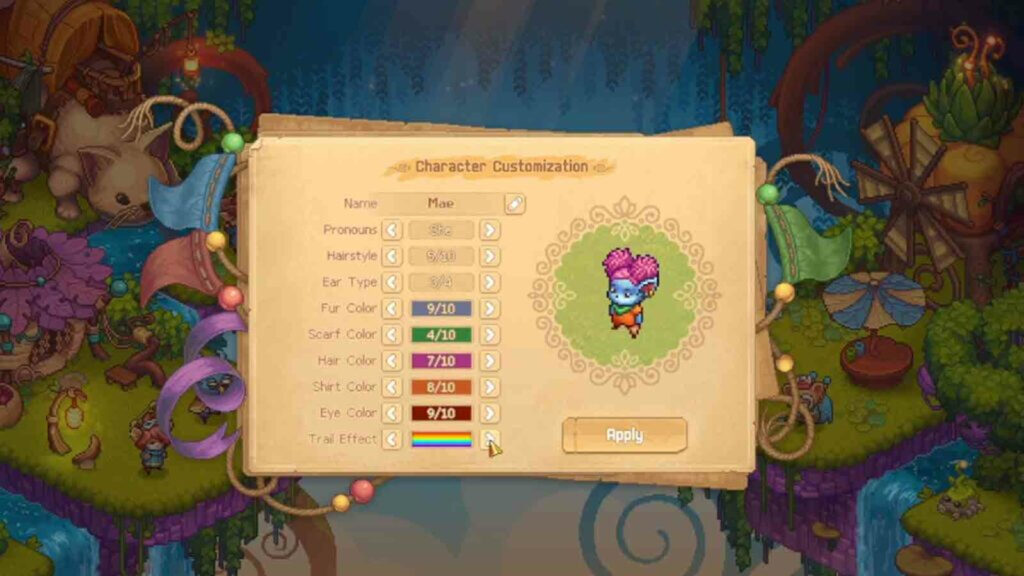Edit the character name with pencil icon
The image size is (1024, 576).
tap(514, 203)
